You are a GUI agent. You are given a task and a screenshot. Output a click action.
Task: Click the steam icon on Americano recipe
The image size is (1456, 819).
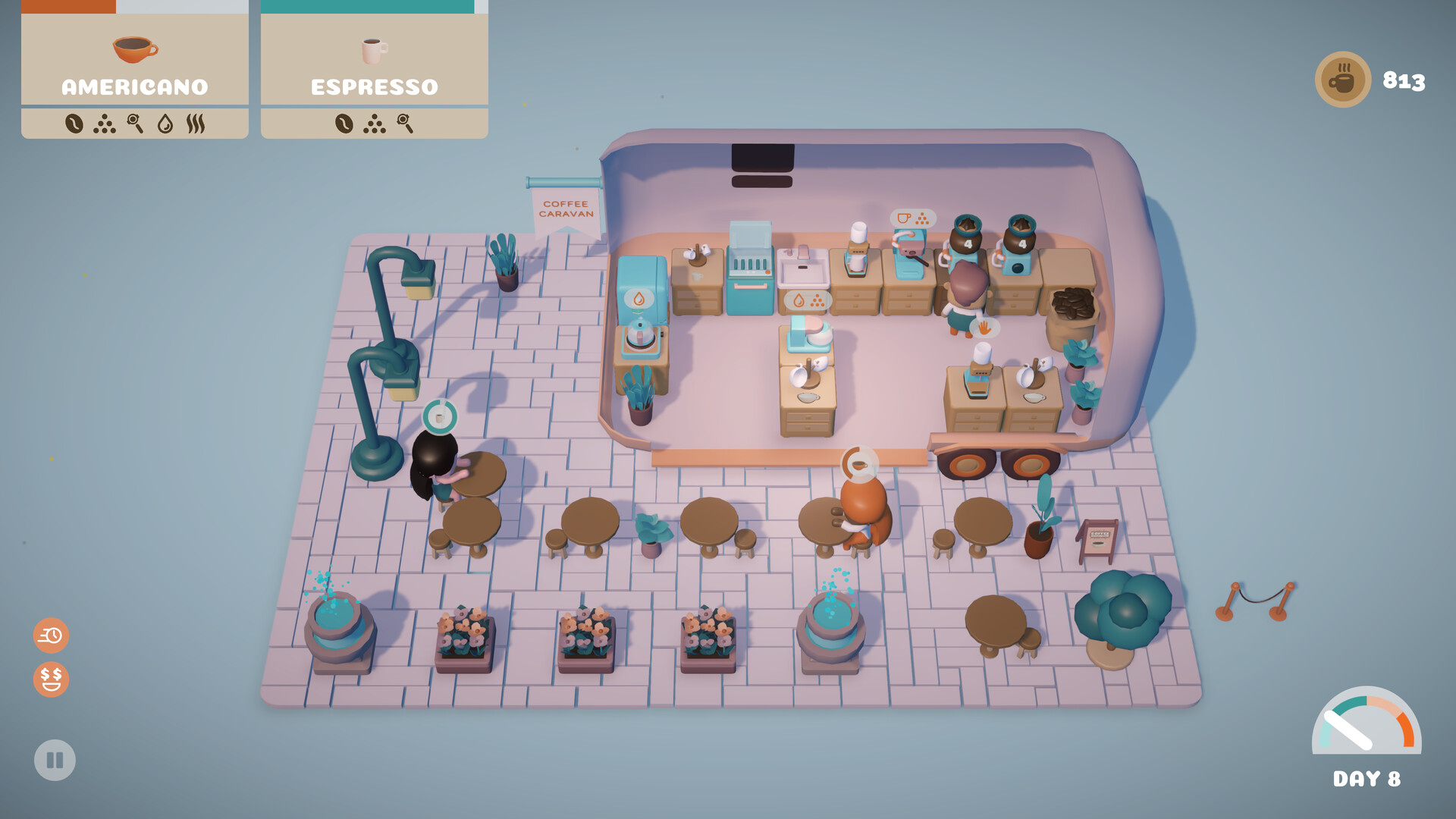[x=196, y=124]
